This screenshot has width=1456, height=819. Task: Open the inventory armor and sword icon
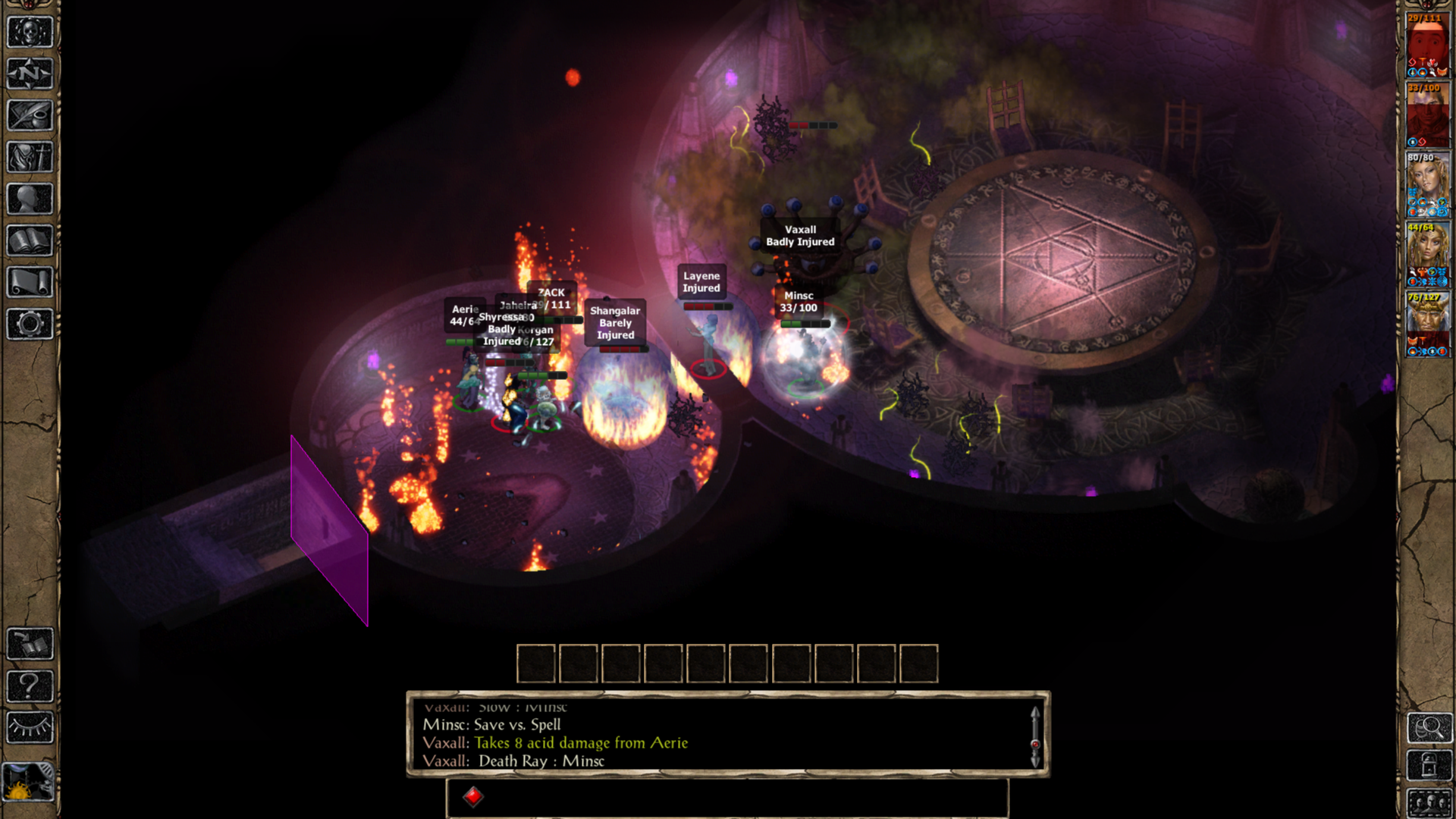click(30, 158)
